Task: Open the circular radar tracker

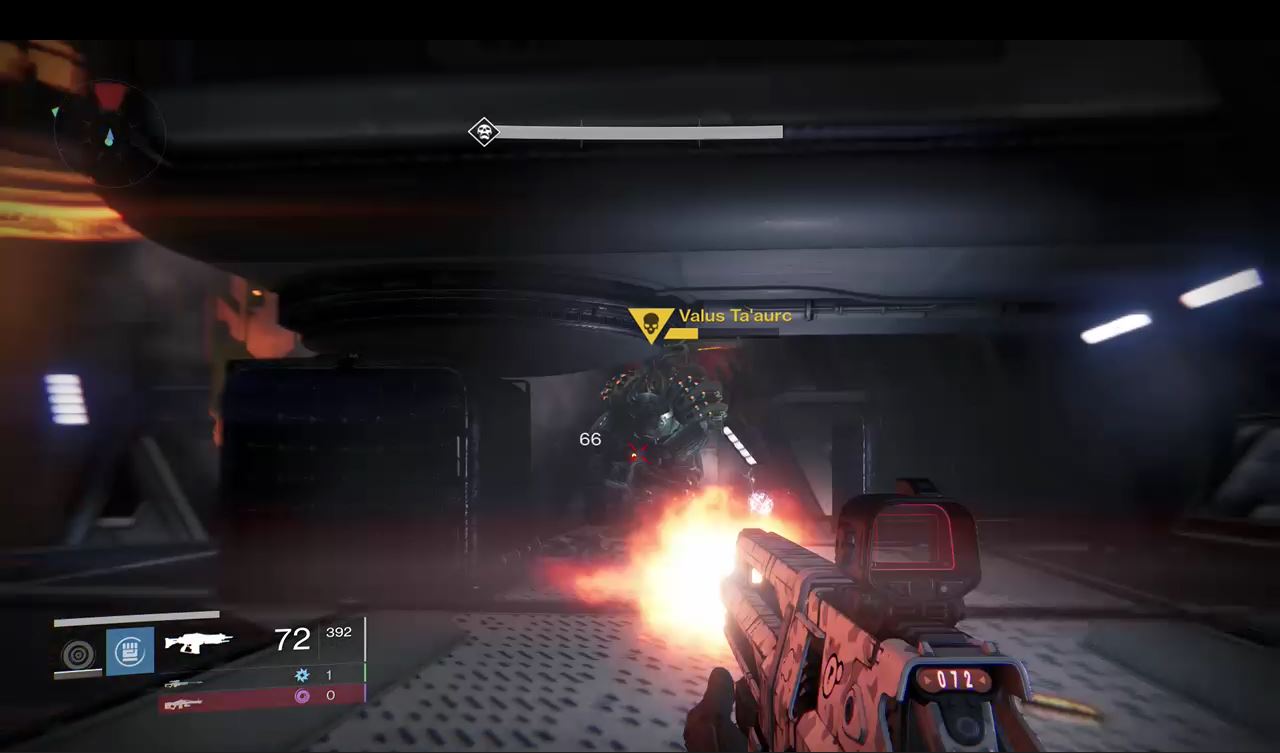Action: pos(109,133)
